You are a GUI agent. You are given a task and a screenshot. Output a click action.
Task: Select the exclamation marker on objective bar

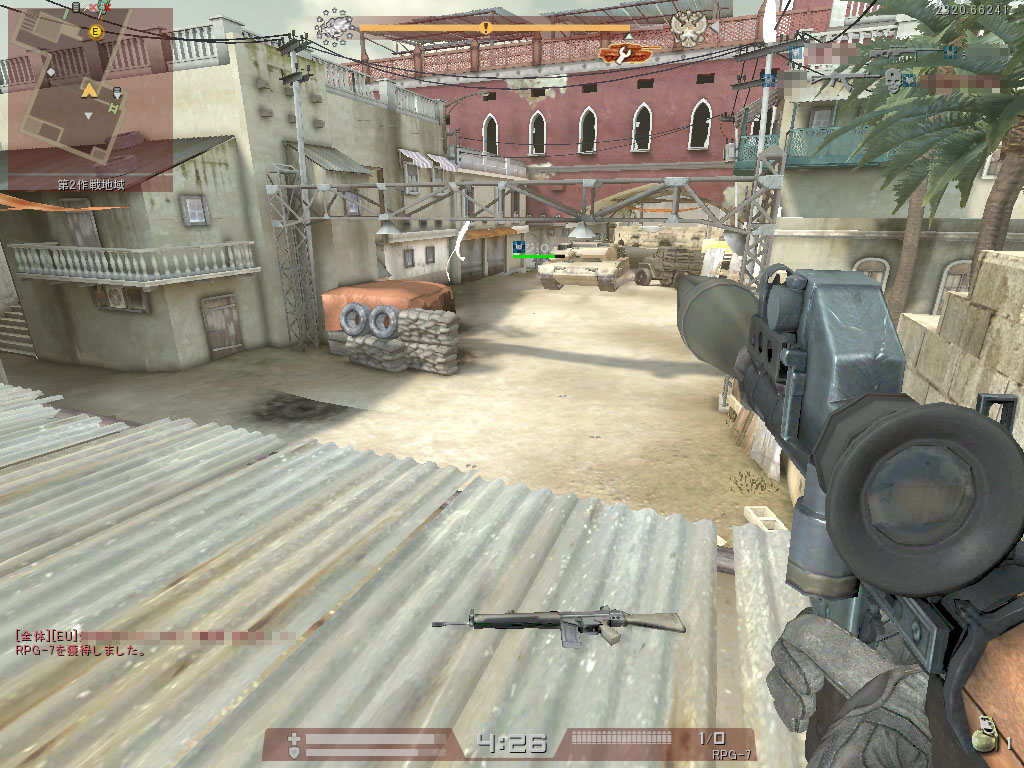click(x=486, y=28)
